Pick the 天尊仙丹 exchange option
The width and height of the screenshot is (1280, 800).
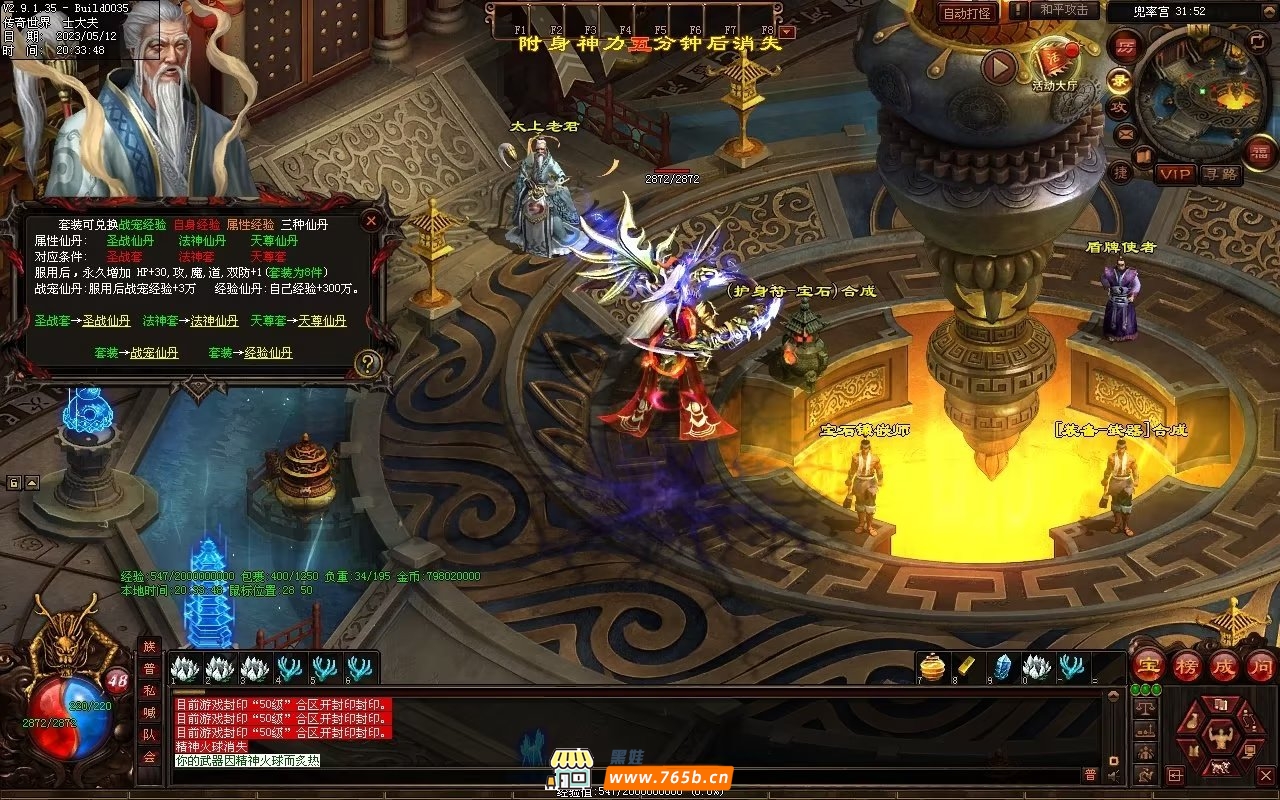click(x=322, y=321)
